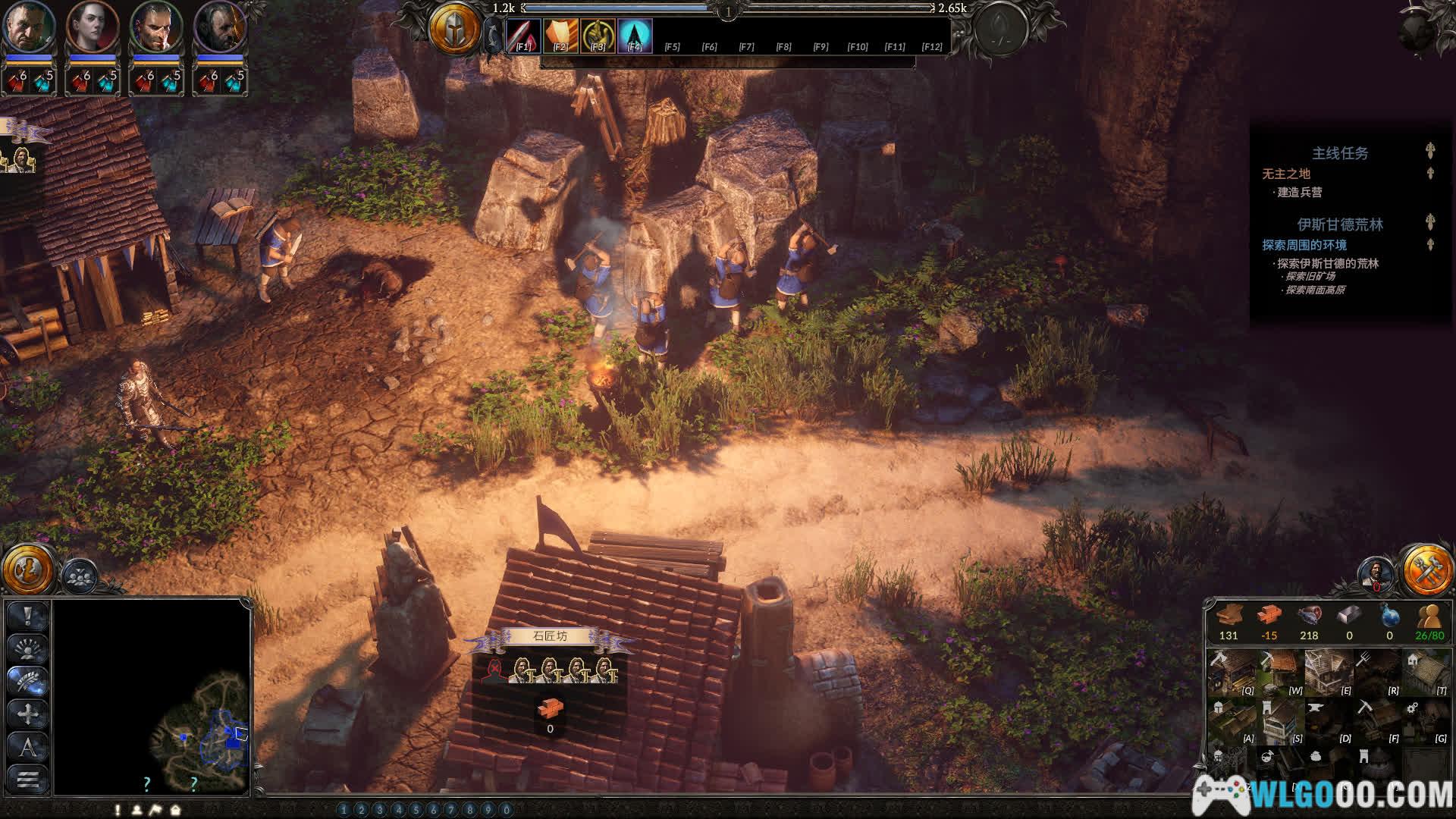Select the first hero portrait
Screen dimensions: 1456x819
29,27
